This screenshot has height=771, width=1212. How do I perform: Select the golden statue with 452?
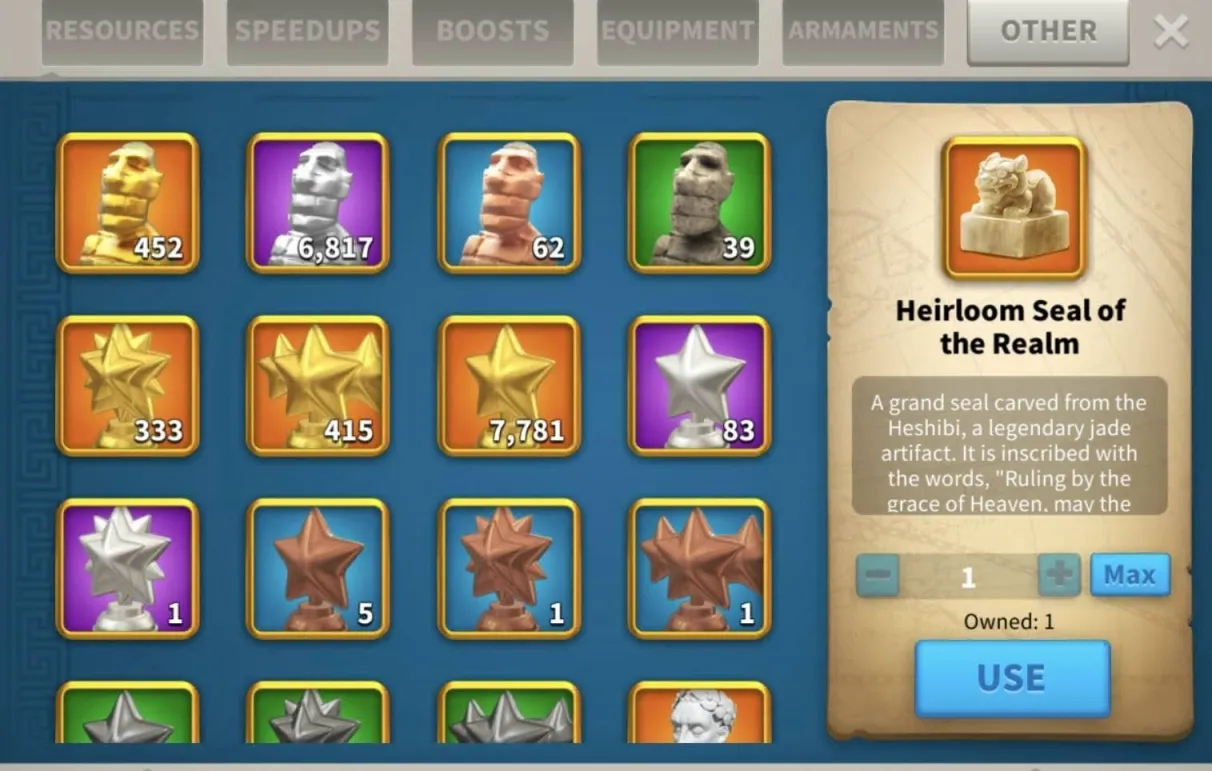point(128,203)
